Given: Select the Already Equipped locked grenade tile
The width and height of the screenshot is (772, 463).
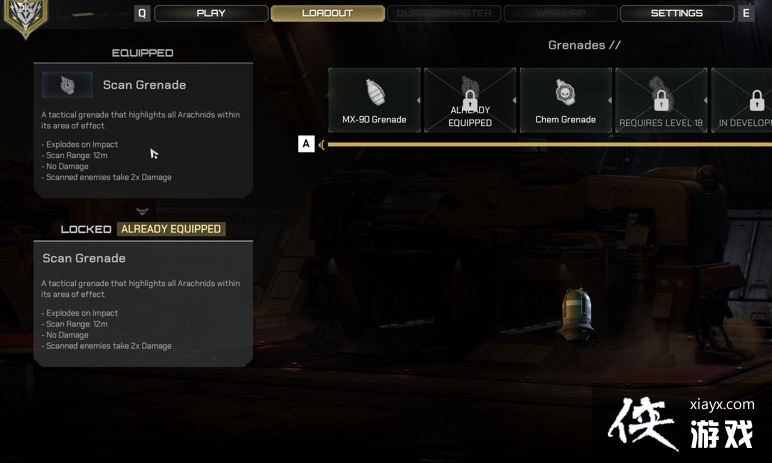Looking at the screenshot, I should click(x=470, y=100).
